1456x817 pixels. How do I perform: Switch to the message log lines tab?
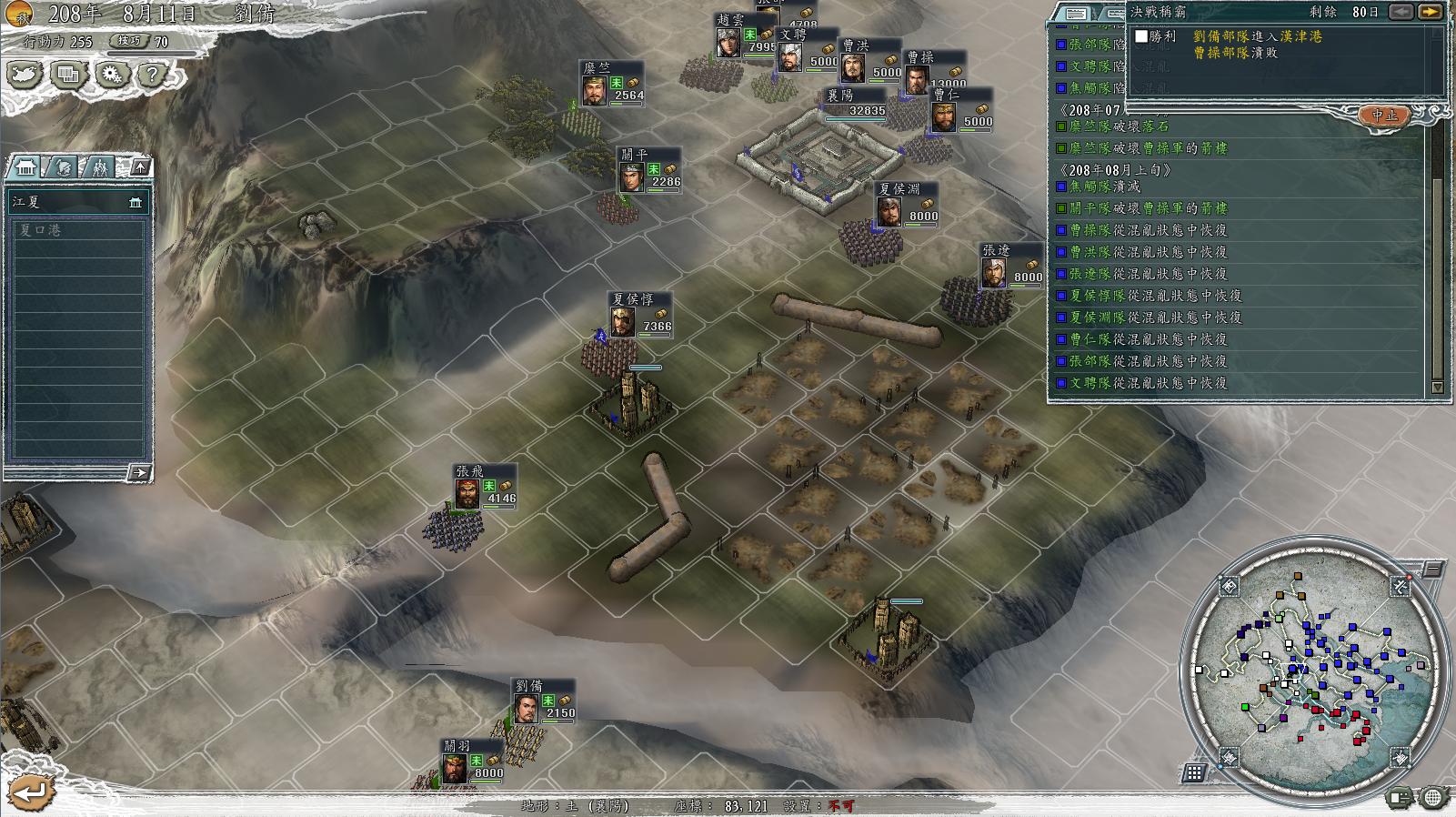(x=1076, y=14)
